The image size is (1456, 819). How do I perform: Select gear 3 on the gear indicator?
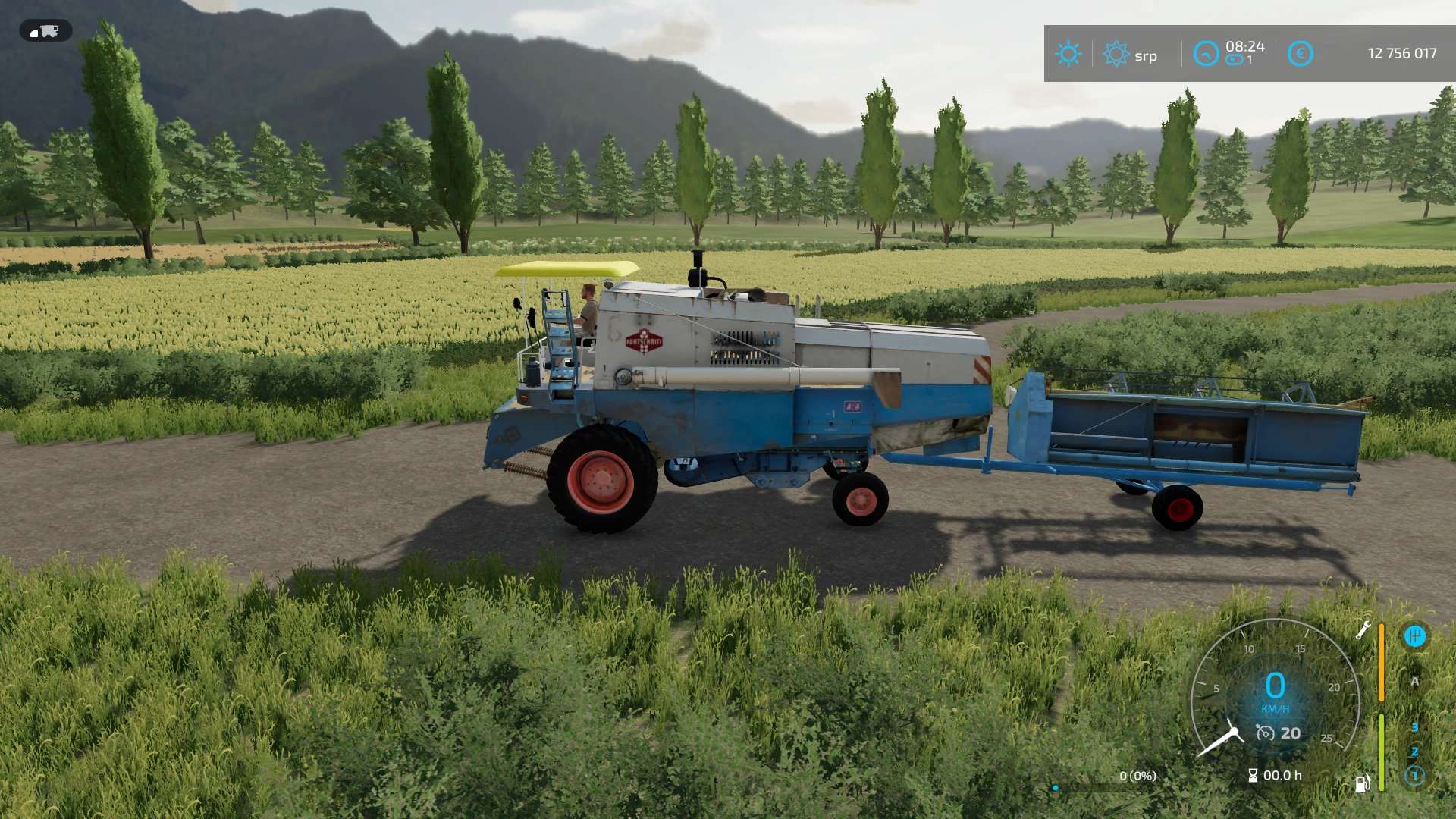pos(1414,727)
